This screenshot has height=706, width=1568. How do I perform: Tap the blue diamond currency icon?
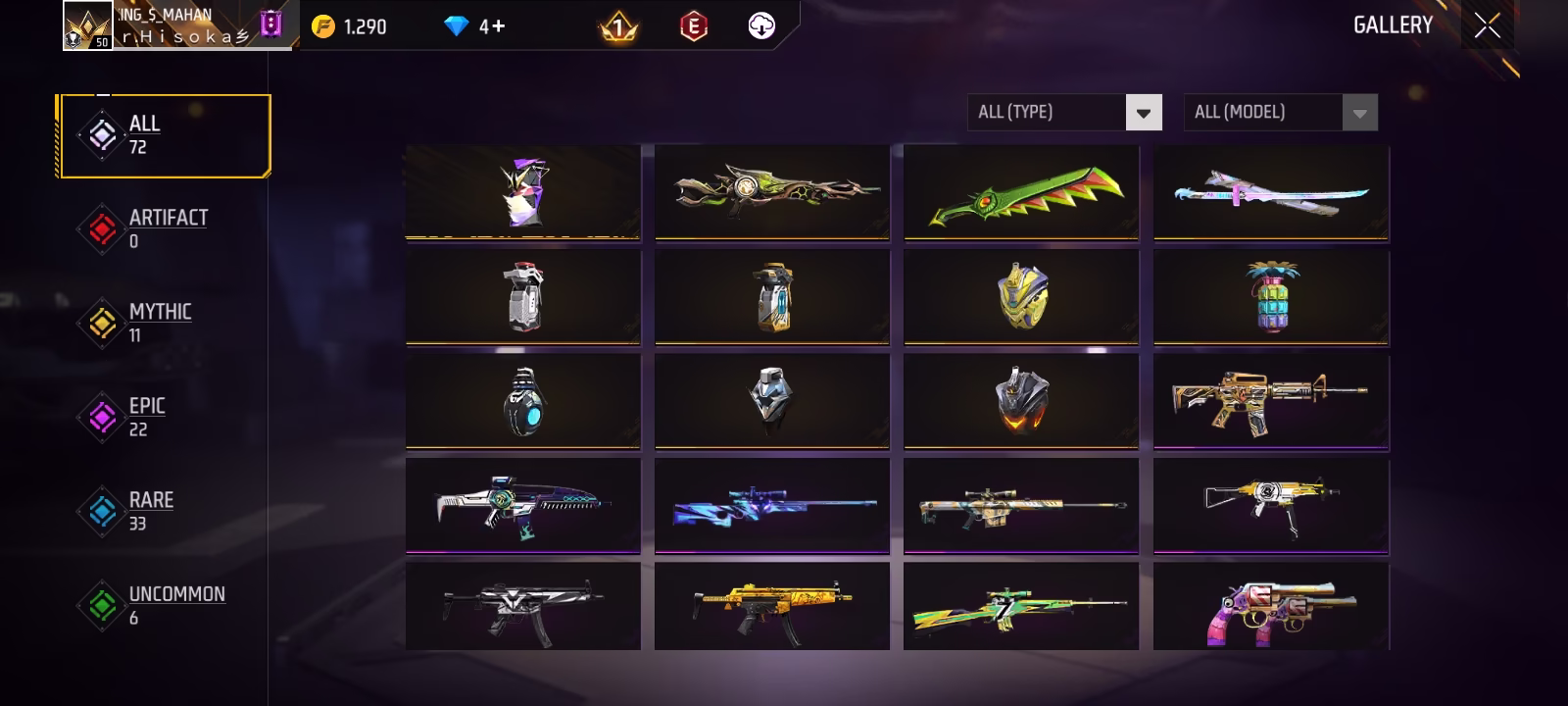[x=457, y=26]
